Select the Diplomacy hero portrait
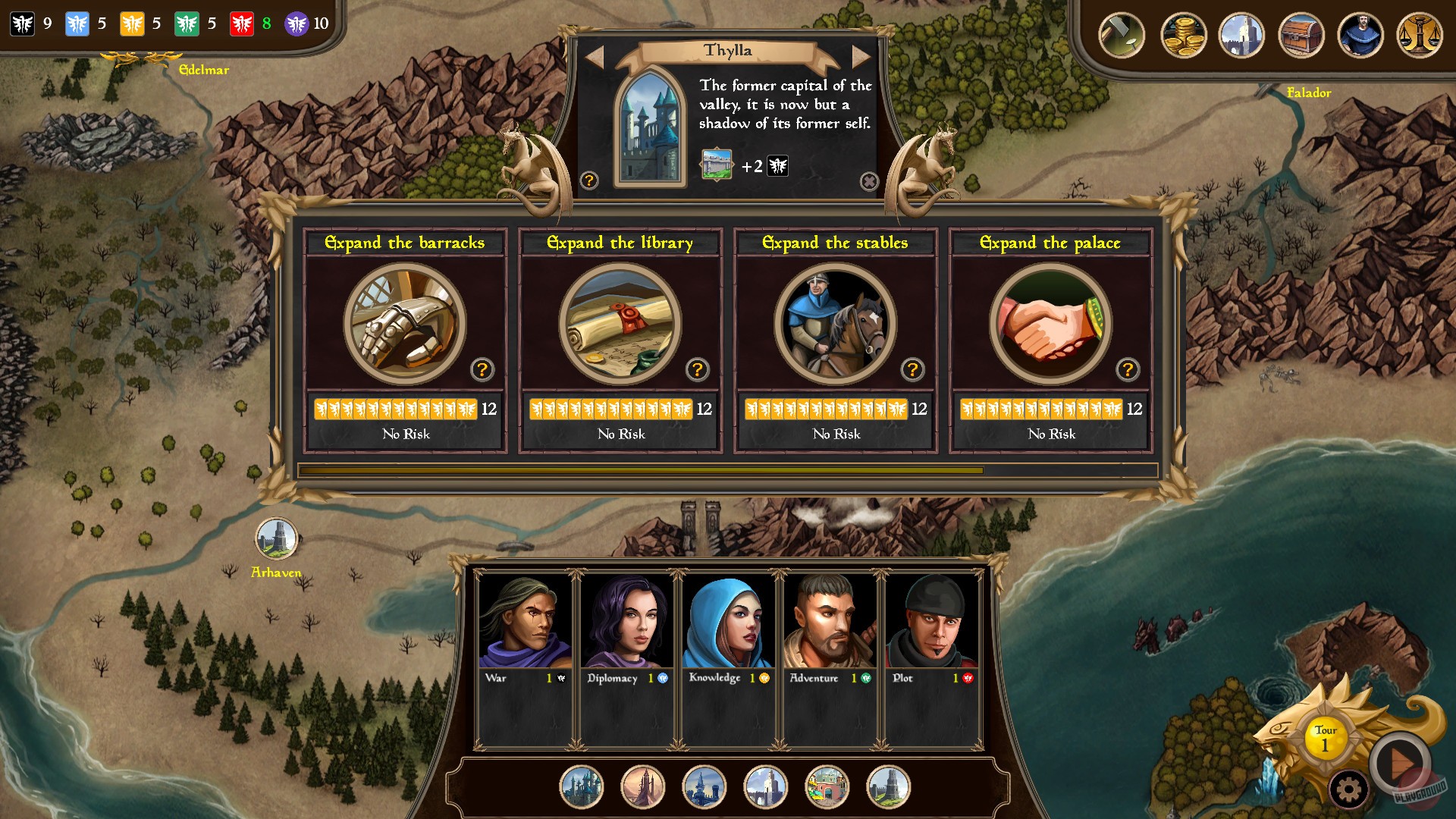 click(626, 622)
